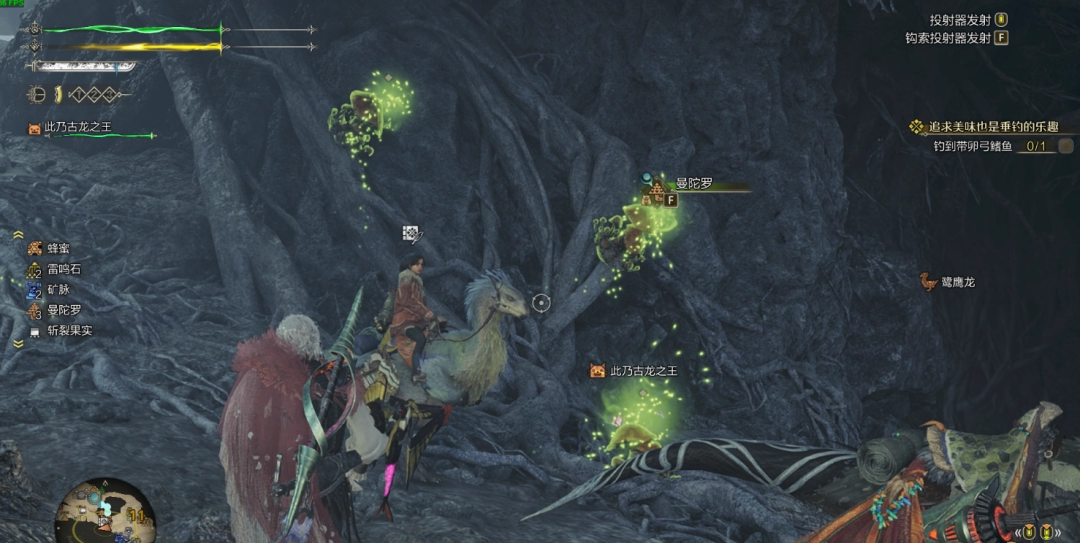This screenshot has height=543, width=1080.
Task: Click the slinger ammo icon below the sharpness gauge
Action: 40,95
